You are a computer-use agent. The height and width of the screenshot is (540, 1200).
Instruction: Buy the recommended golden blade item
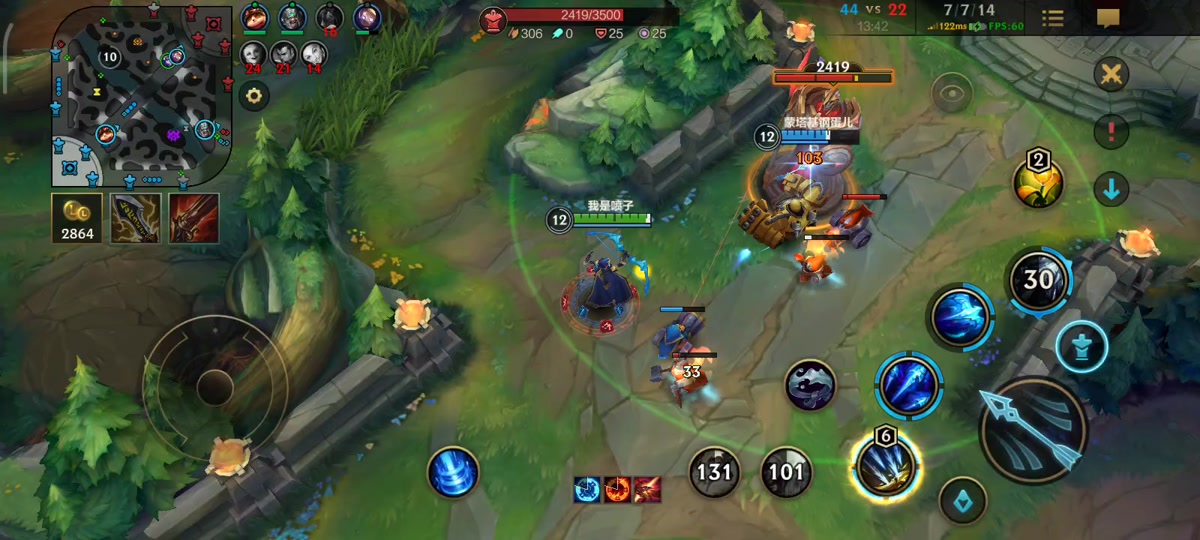[135, 218]
